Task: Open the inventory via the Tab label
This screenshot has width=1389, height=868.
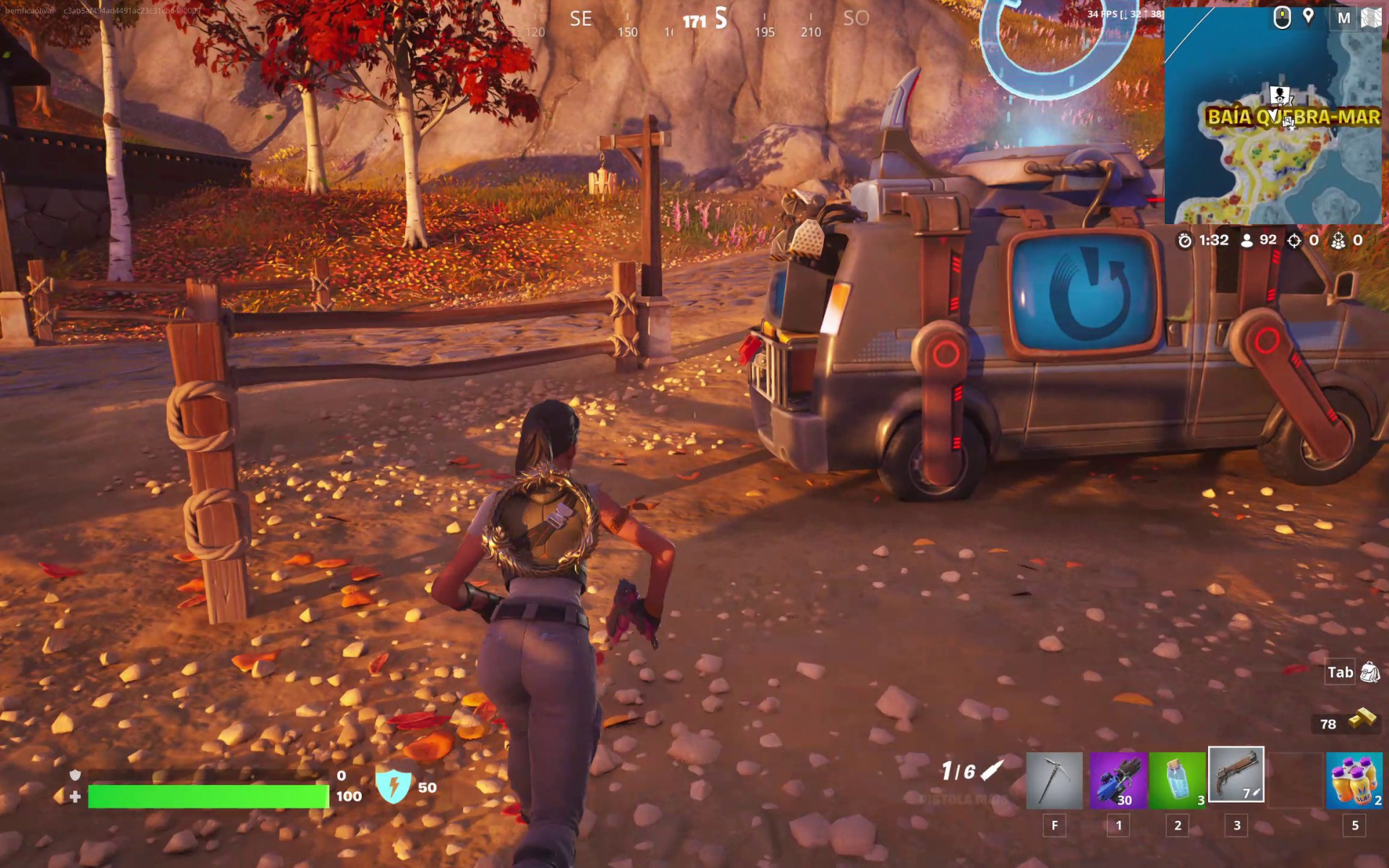Action: tap(1339, 672)
